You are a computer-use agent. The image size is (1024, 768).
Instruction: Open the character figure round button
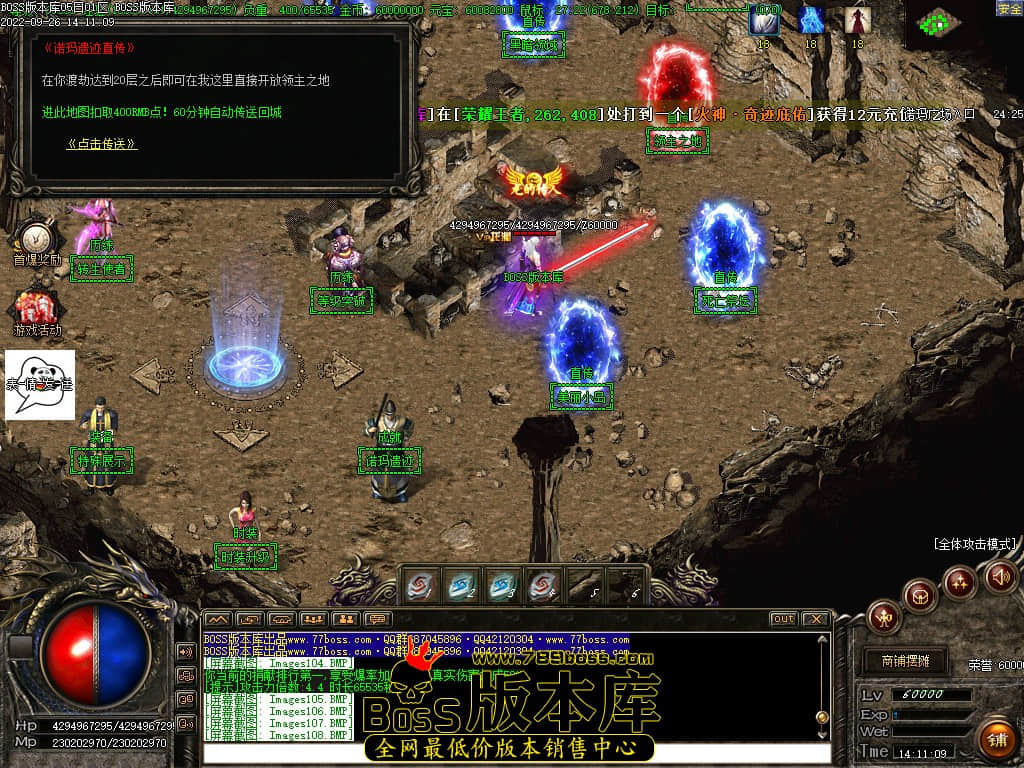point(884,616)
